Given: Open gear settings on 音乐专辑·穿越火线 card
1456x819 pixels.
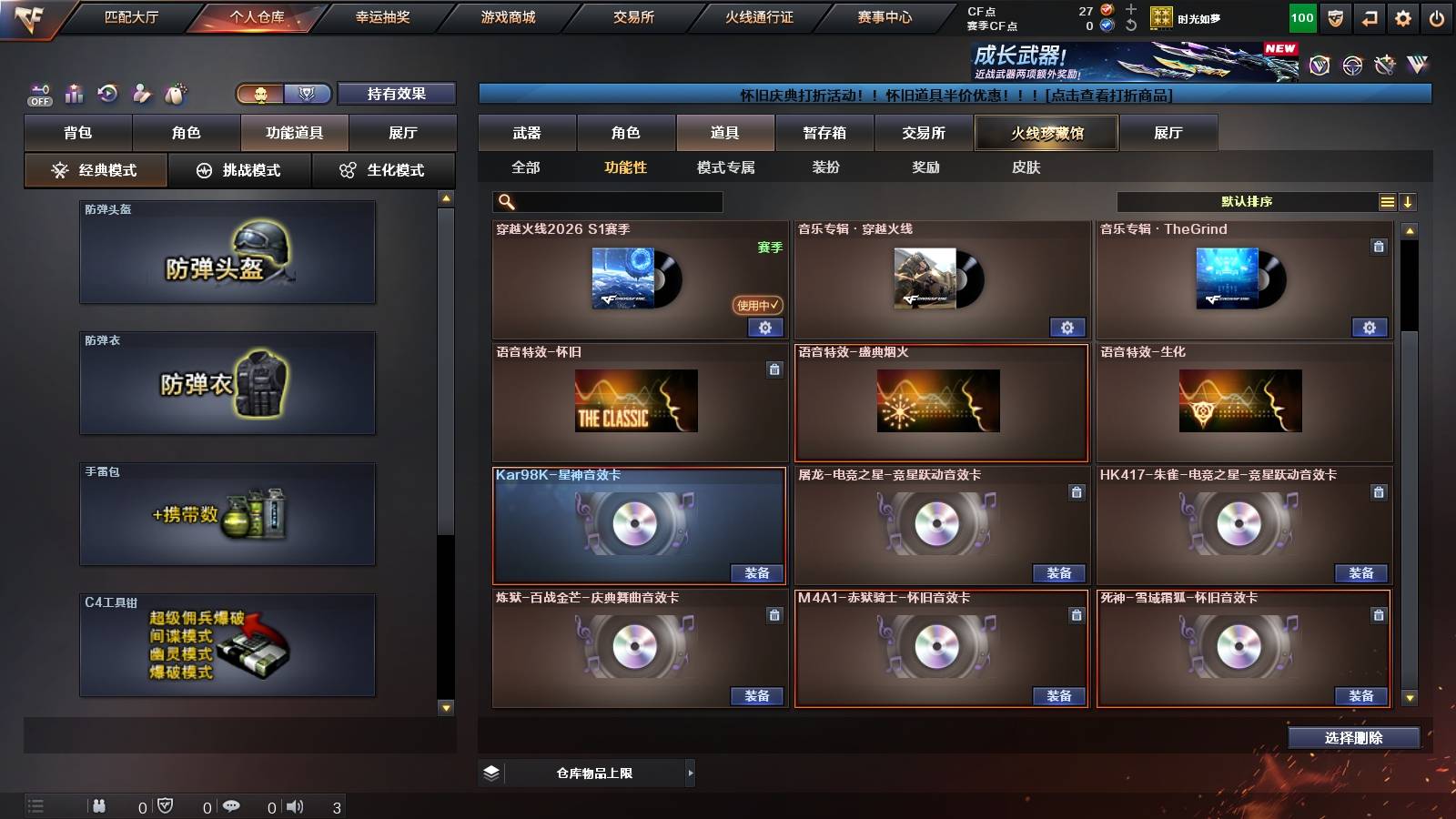Looking at the screenshot, I should [1067, 327].
